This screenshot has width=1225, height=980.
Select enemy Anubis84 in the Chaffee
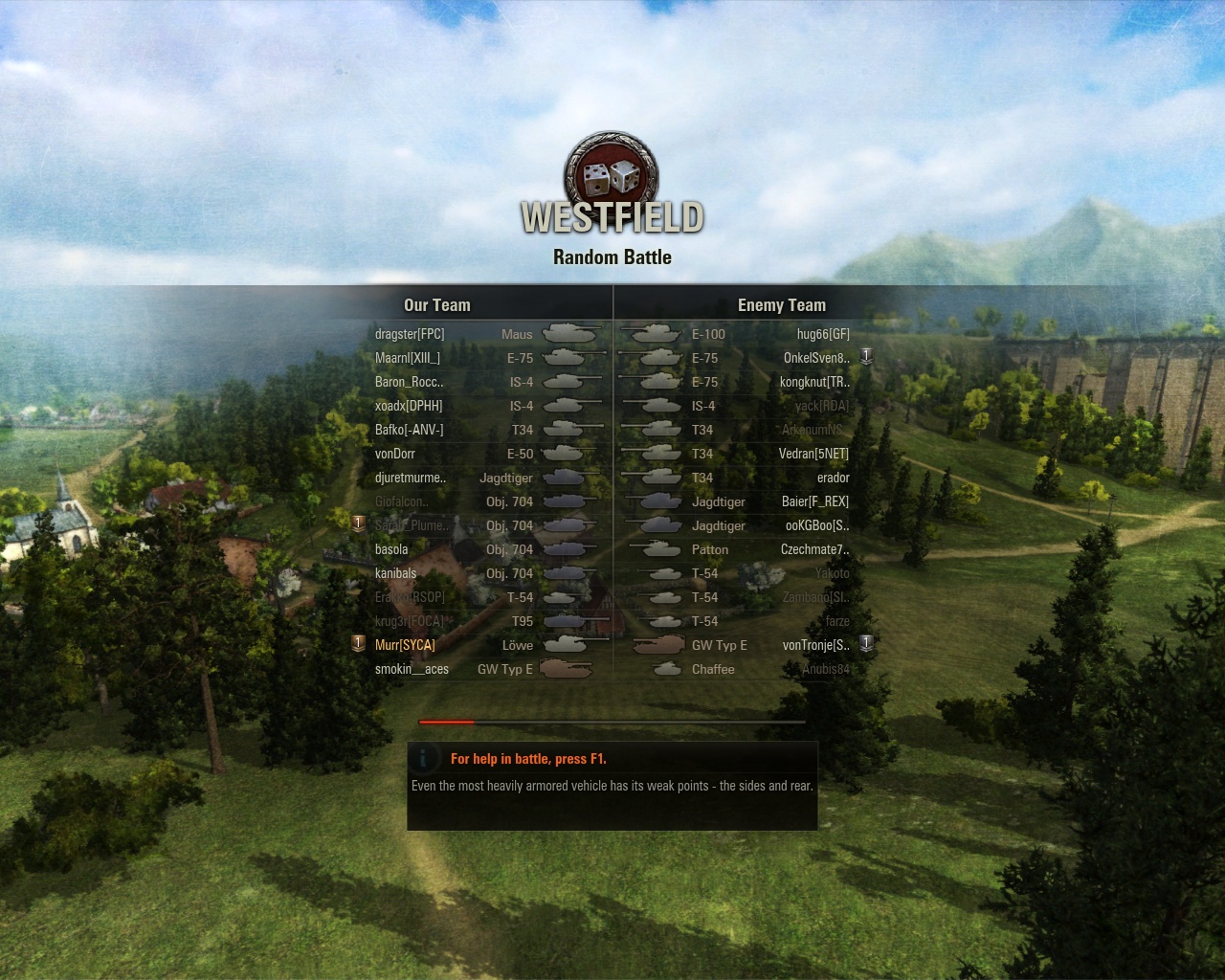[825, 669]
